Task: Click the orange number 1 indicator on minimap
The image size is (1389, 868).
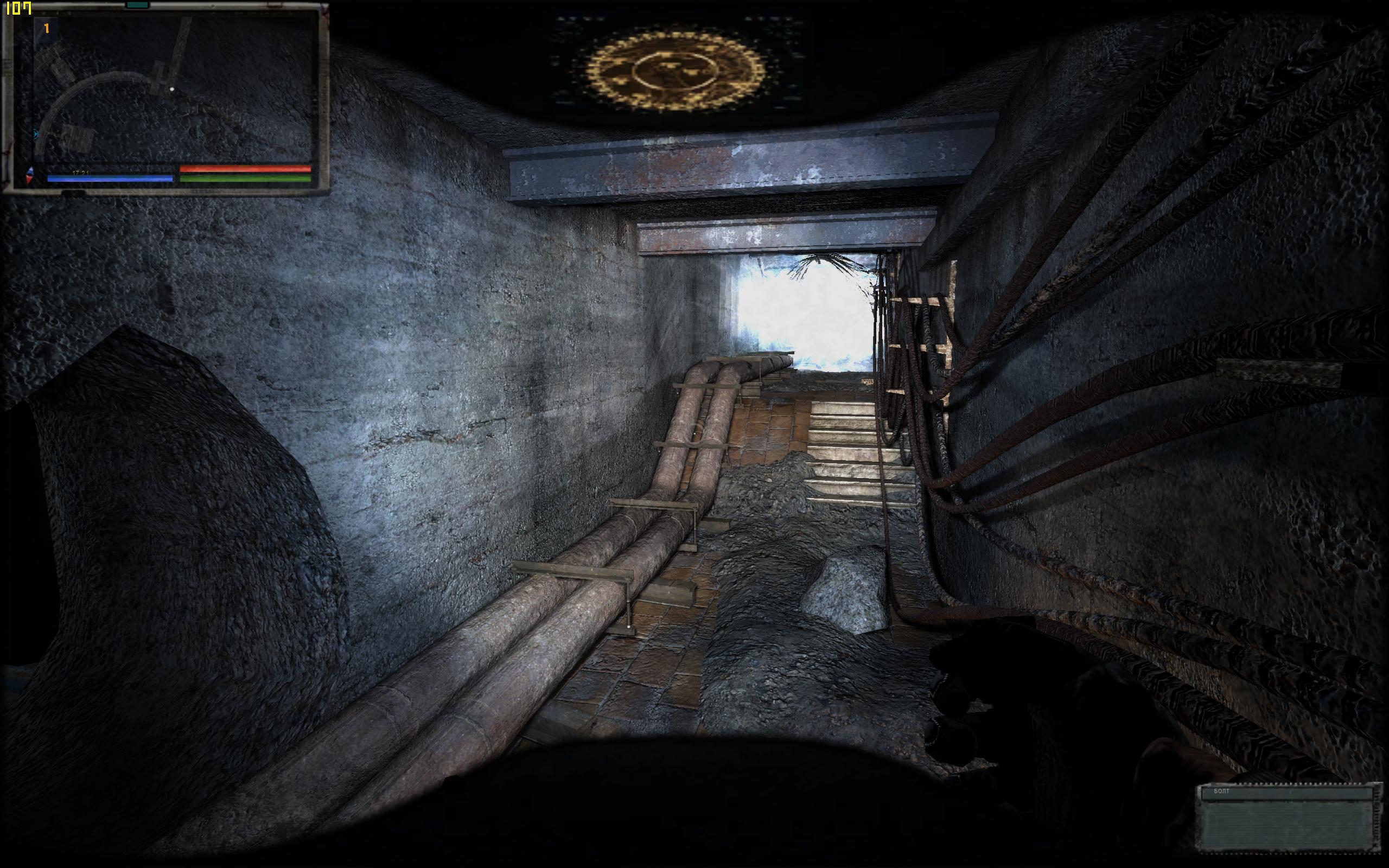Action: (47, 28)
